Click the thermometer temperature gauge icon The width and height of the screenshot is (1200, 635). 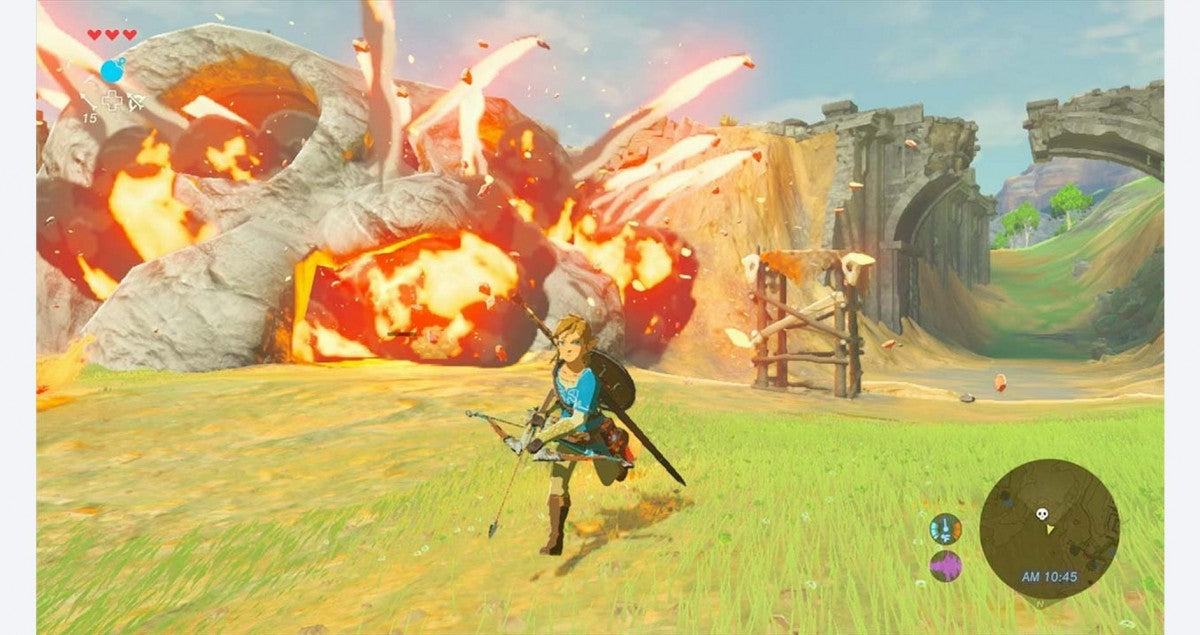point(944,528)
